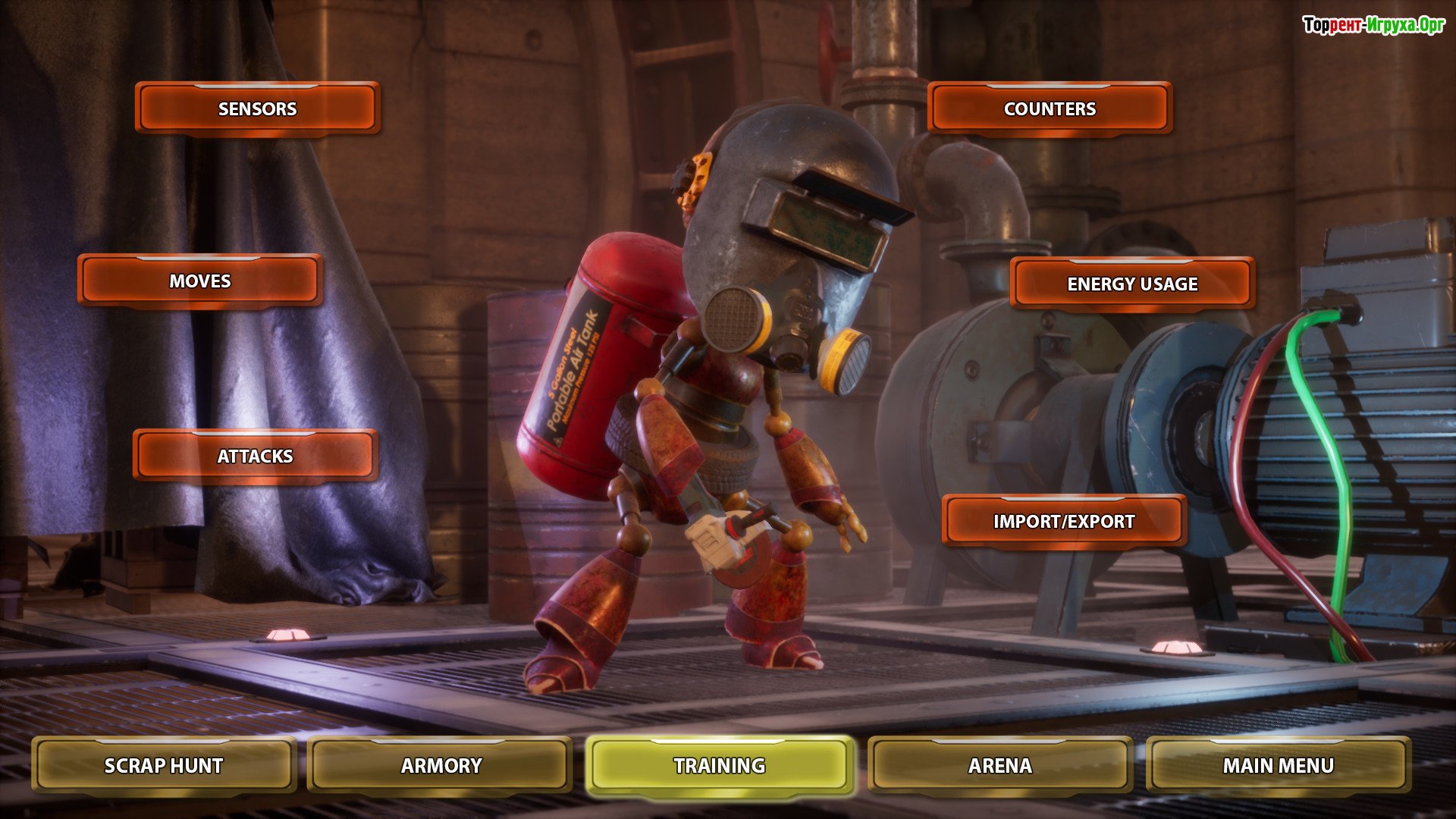
Task: Open the Sensors training options
Action: [257, 108]
